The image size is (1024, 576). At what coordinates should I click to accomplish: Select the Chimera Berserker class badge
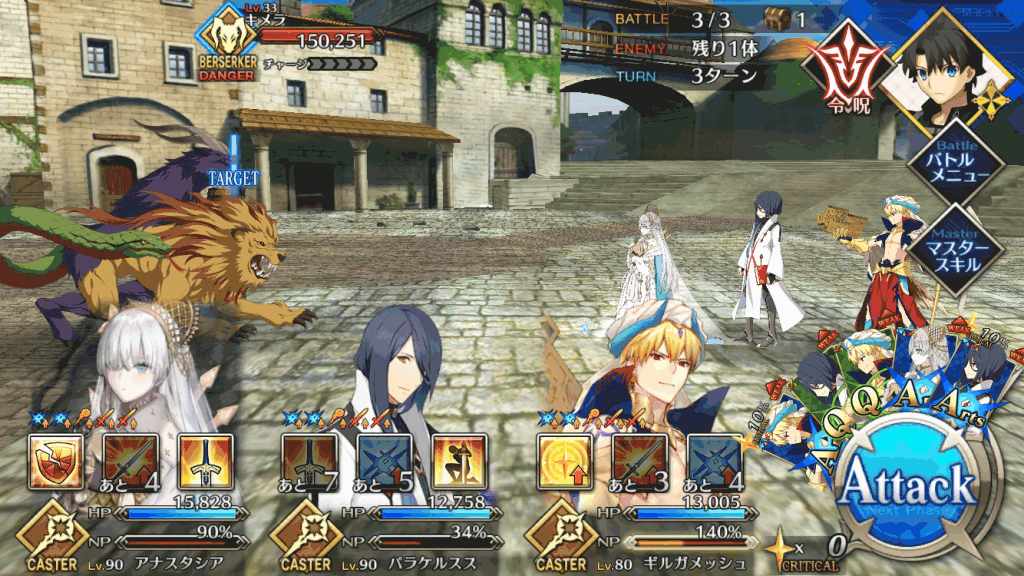[229, 46]
